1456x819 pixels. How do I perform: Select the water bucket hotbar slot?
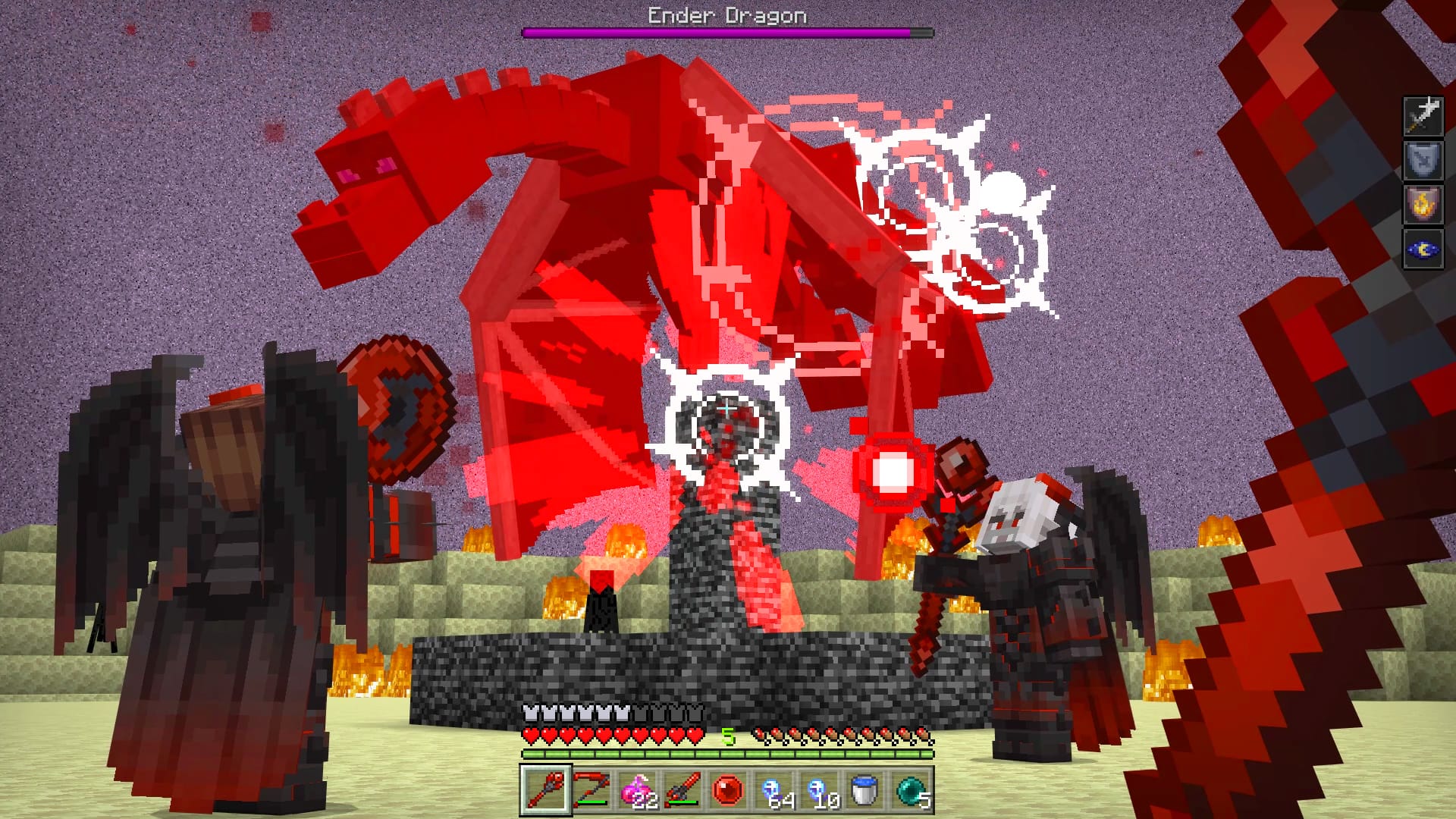[x=864, y=790]
